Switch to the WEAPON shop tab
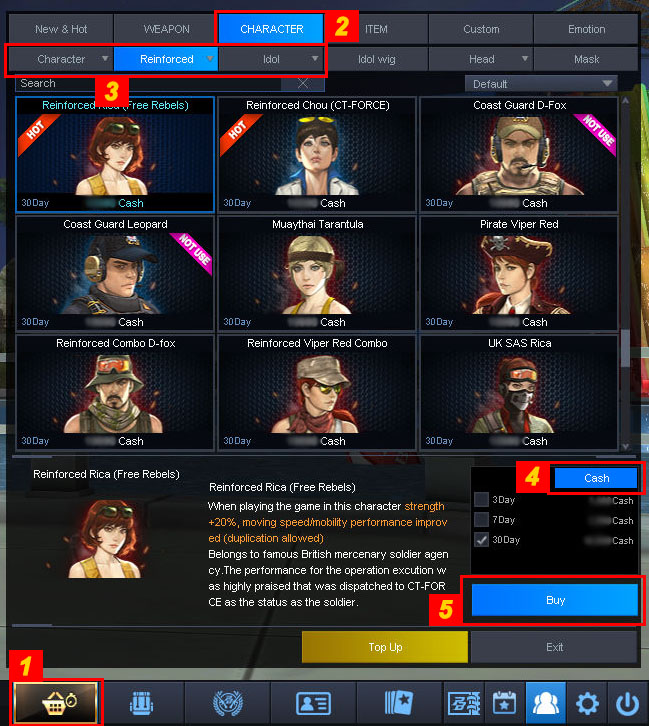The image size is (649, 726). point(167,29)
